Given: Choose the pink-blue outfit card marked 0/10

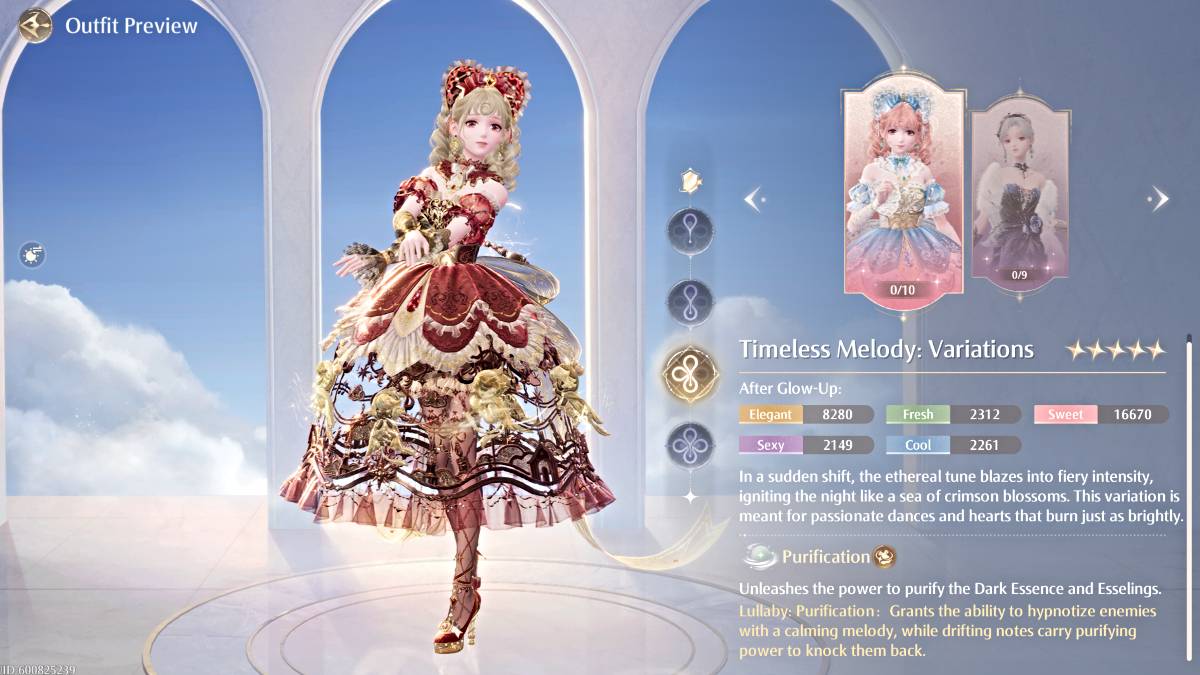Looking at the screenshot, I should click(x=904, y=192).
